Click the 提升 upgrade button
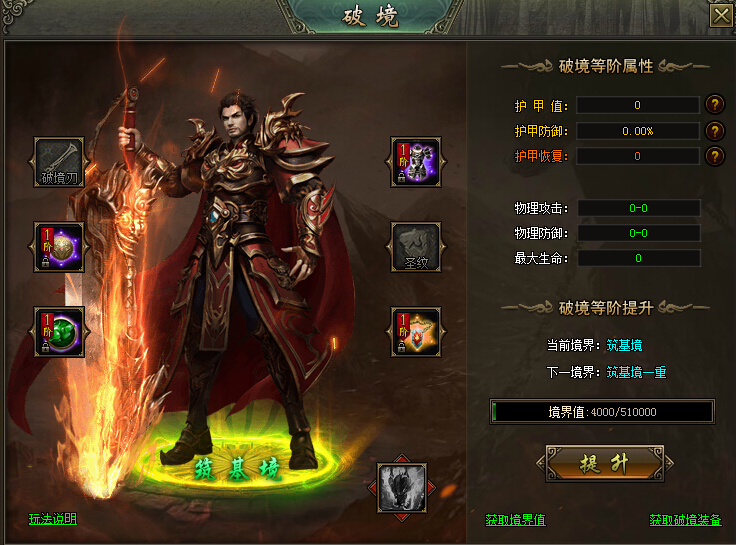This screenshot has width=736, height=545. [x=604, y=464]
